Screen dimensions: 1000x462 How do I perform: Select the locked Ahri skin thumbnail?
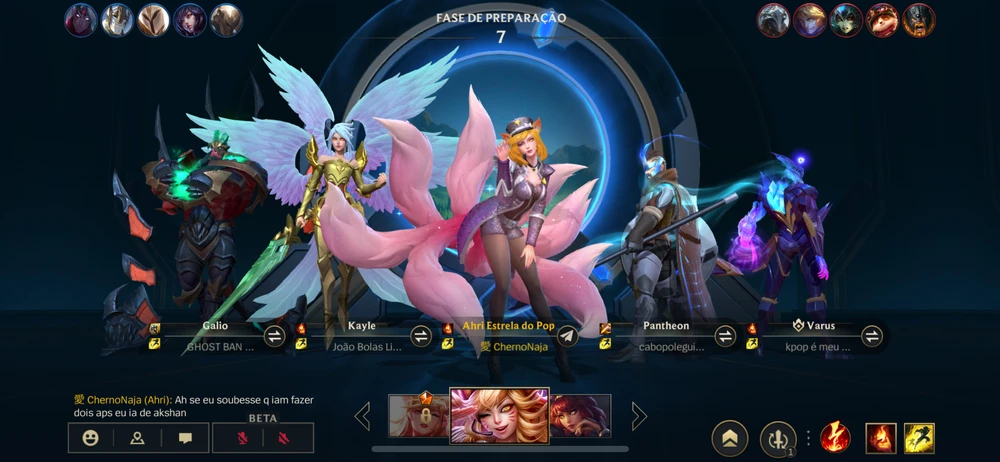coord(418,415)
